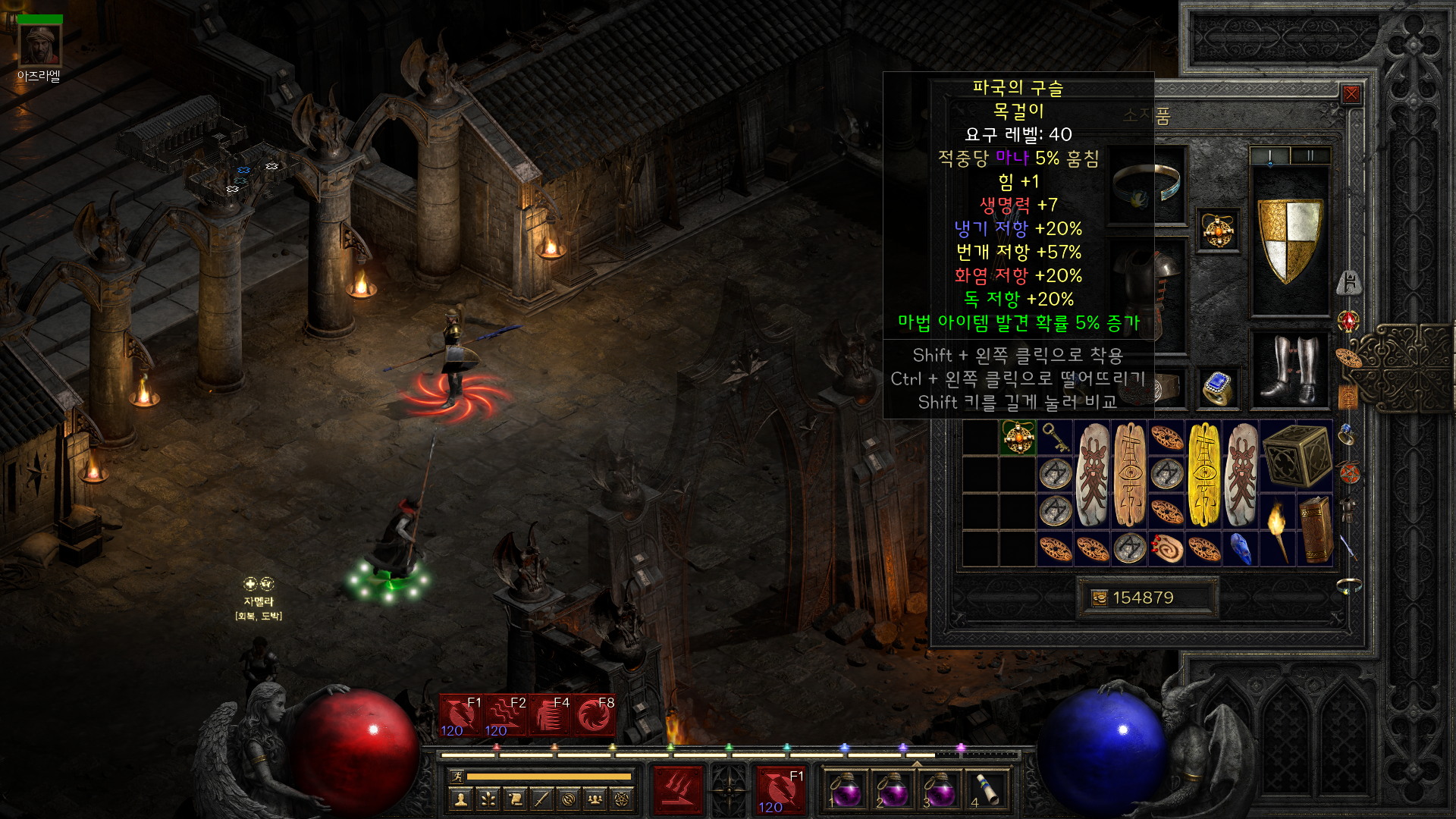Image resolution: width=1456 pixels, height=819 pixels.
Task: Select the equipped plate boots
Action: [x=1289, y=370]
